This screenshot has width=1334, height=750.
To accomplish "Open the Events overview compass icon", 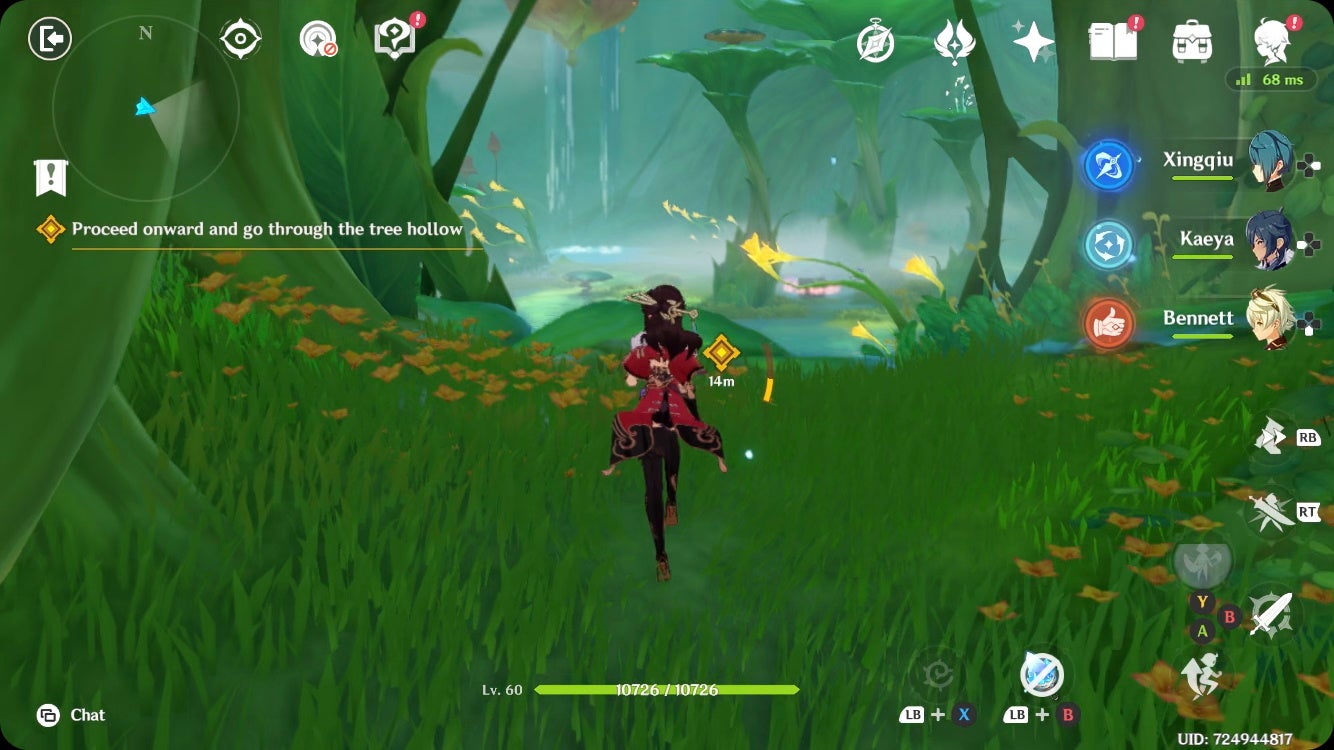I will pos(874,42).
